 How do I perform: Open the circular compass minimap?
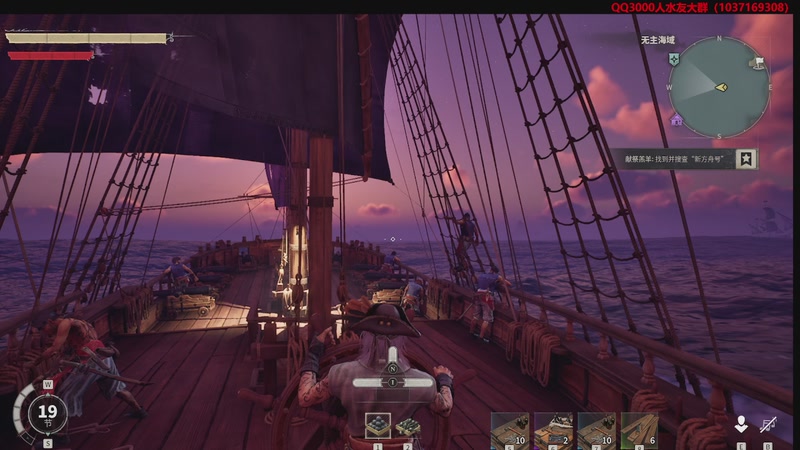tap(719, 88)
